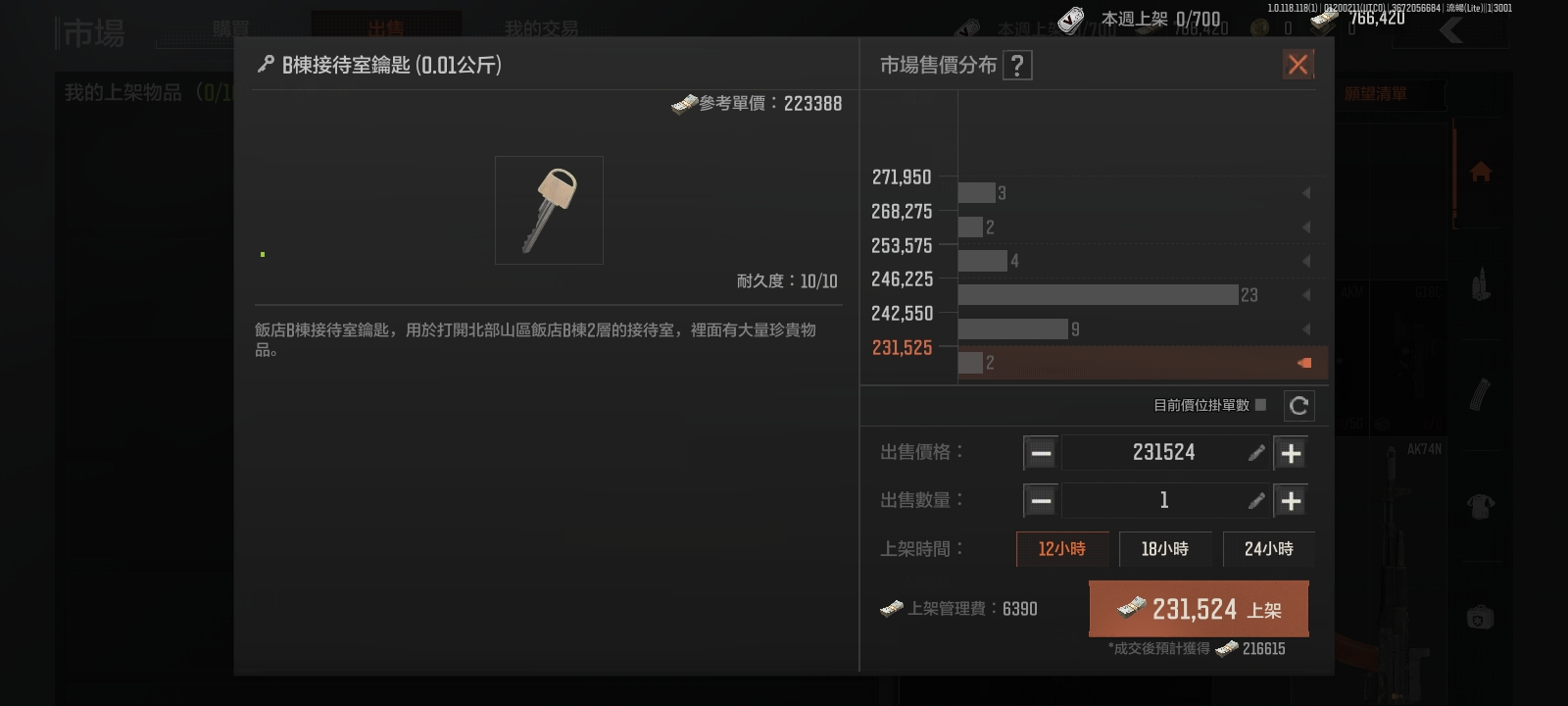
Task: Open the 市場售價分布 help question mark
Action: click(1019, 65)
